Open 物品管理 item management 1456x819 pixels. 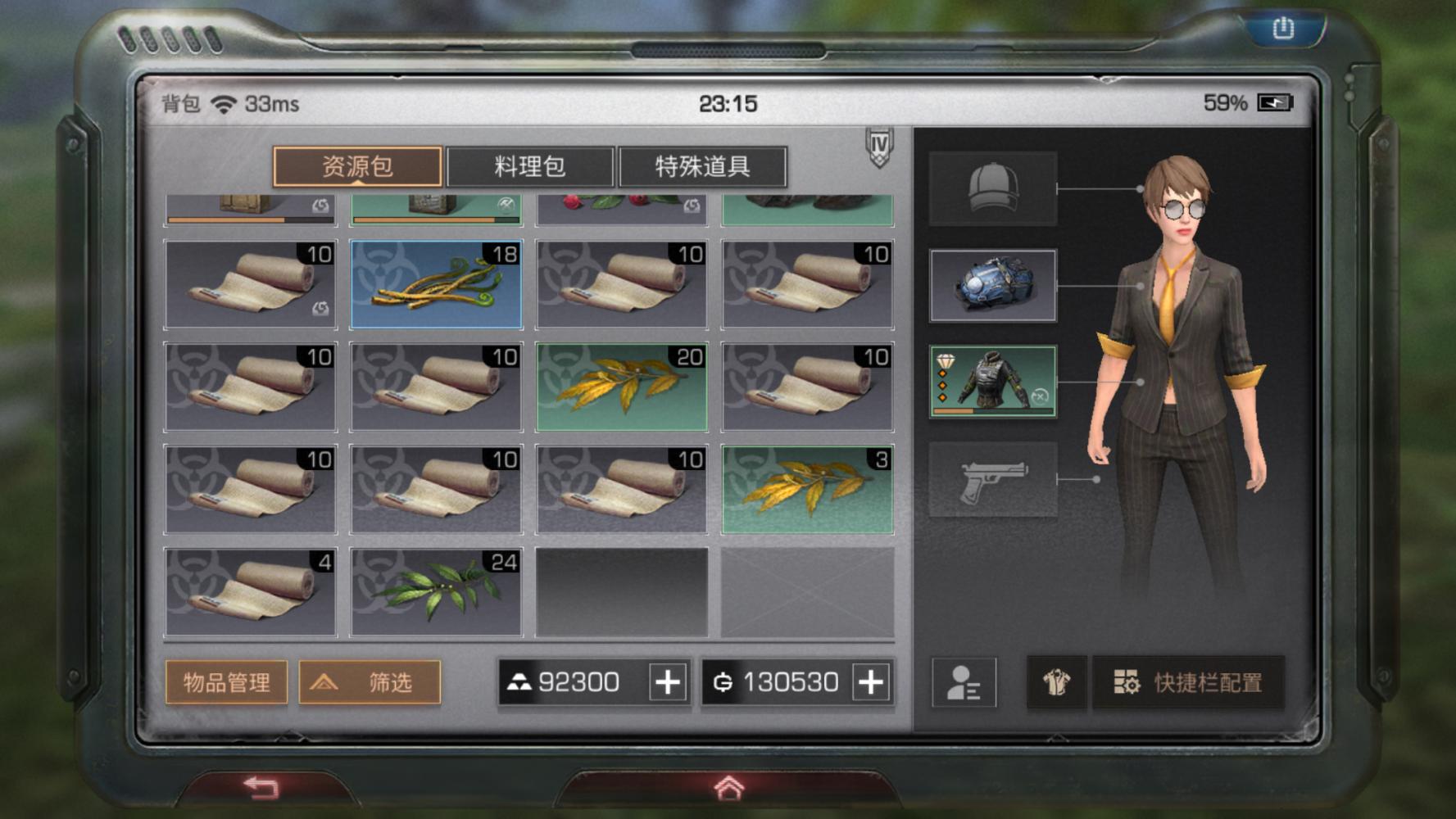pos(225,681)
